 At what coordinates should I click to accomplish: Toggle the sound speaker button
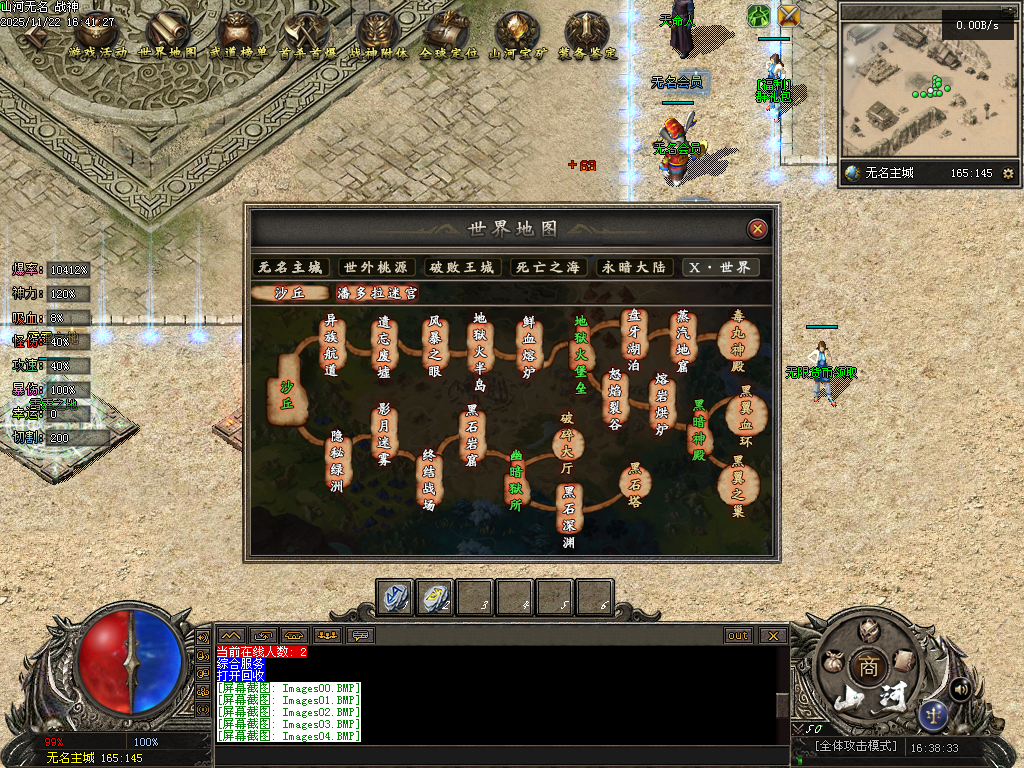tap(961, 688)
